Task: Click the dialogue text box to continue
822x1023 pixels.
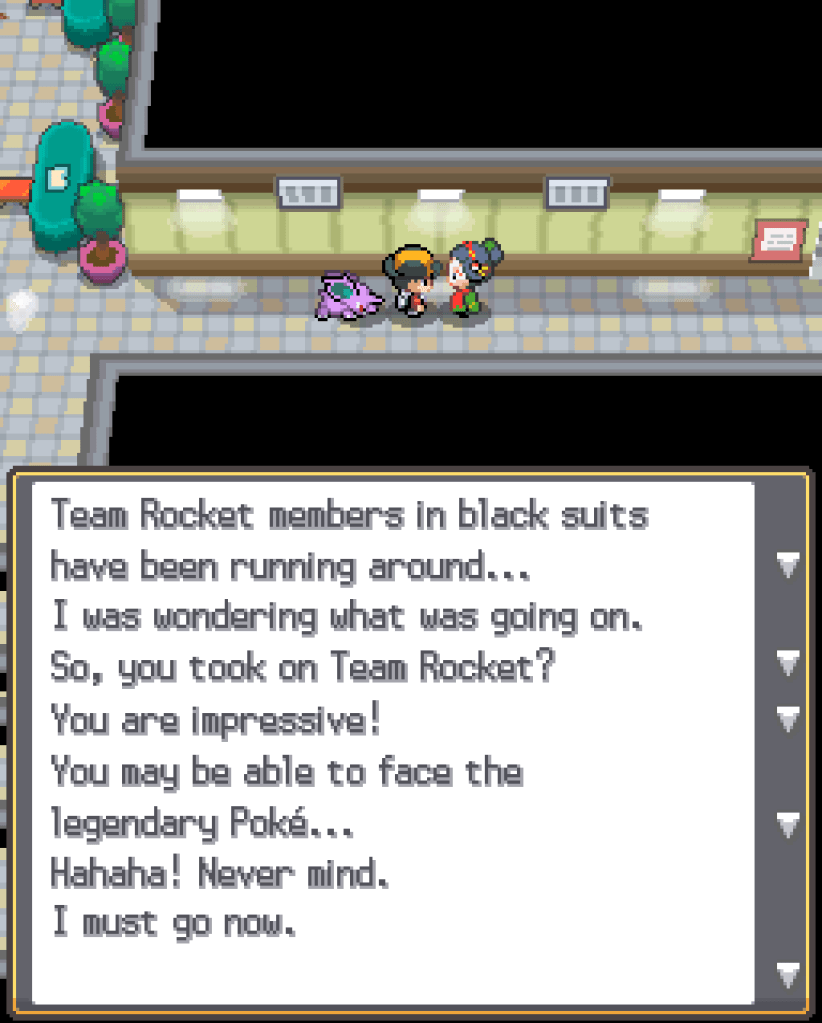Action: click(x=392, y=740)
